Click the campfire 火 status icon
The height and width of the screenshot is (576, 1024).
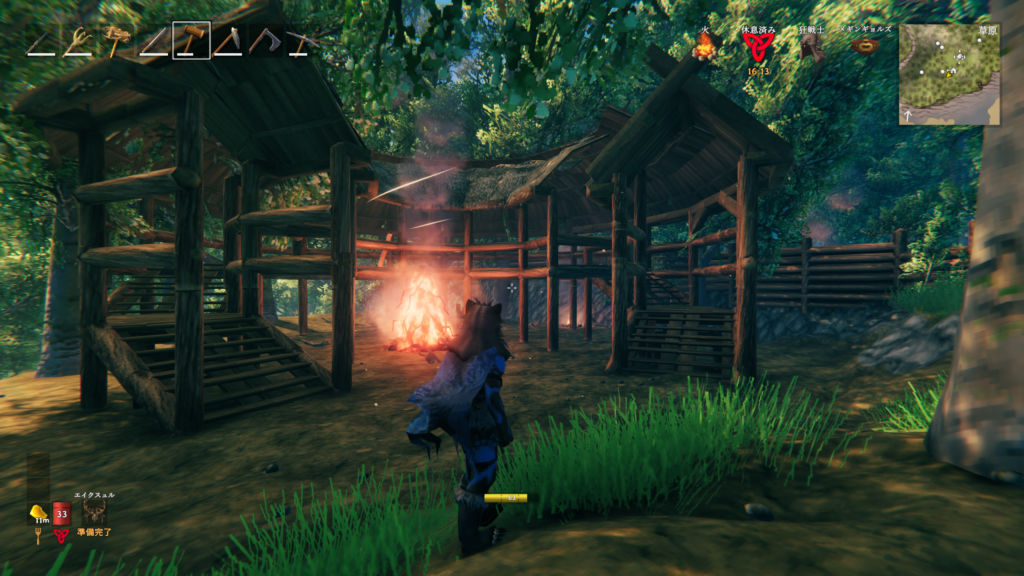coord(706,47)
